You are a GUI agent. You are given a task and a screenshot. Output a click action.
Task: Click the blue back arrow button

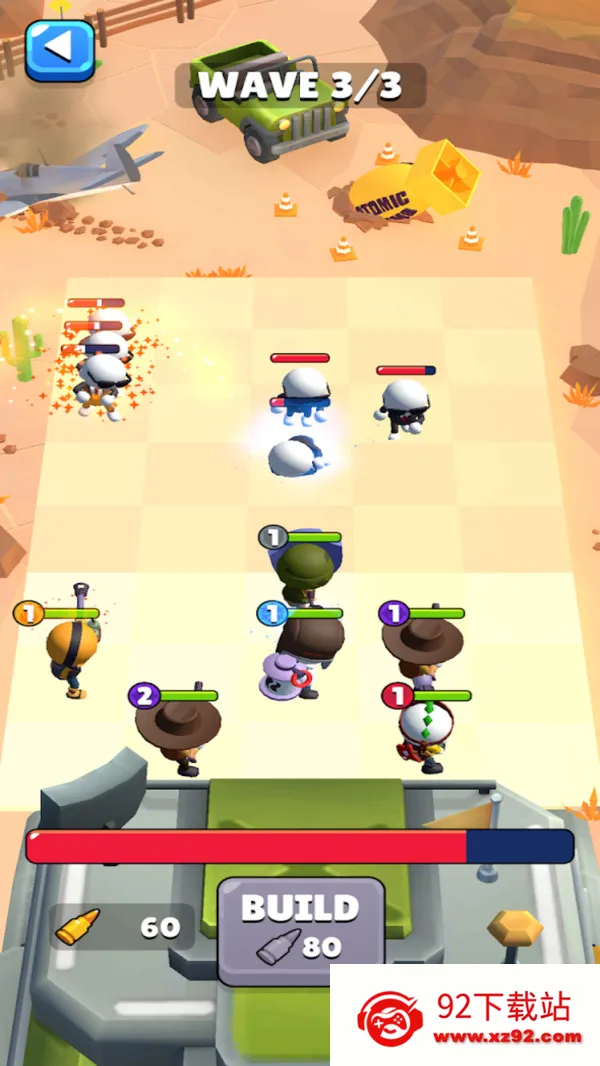[60, 47]
